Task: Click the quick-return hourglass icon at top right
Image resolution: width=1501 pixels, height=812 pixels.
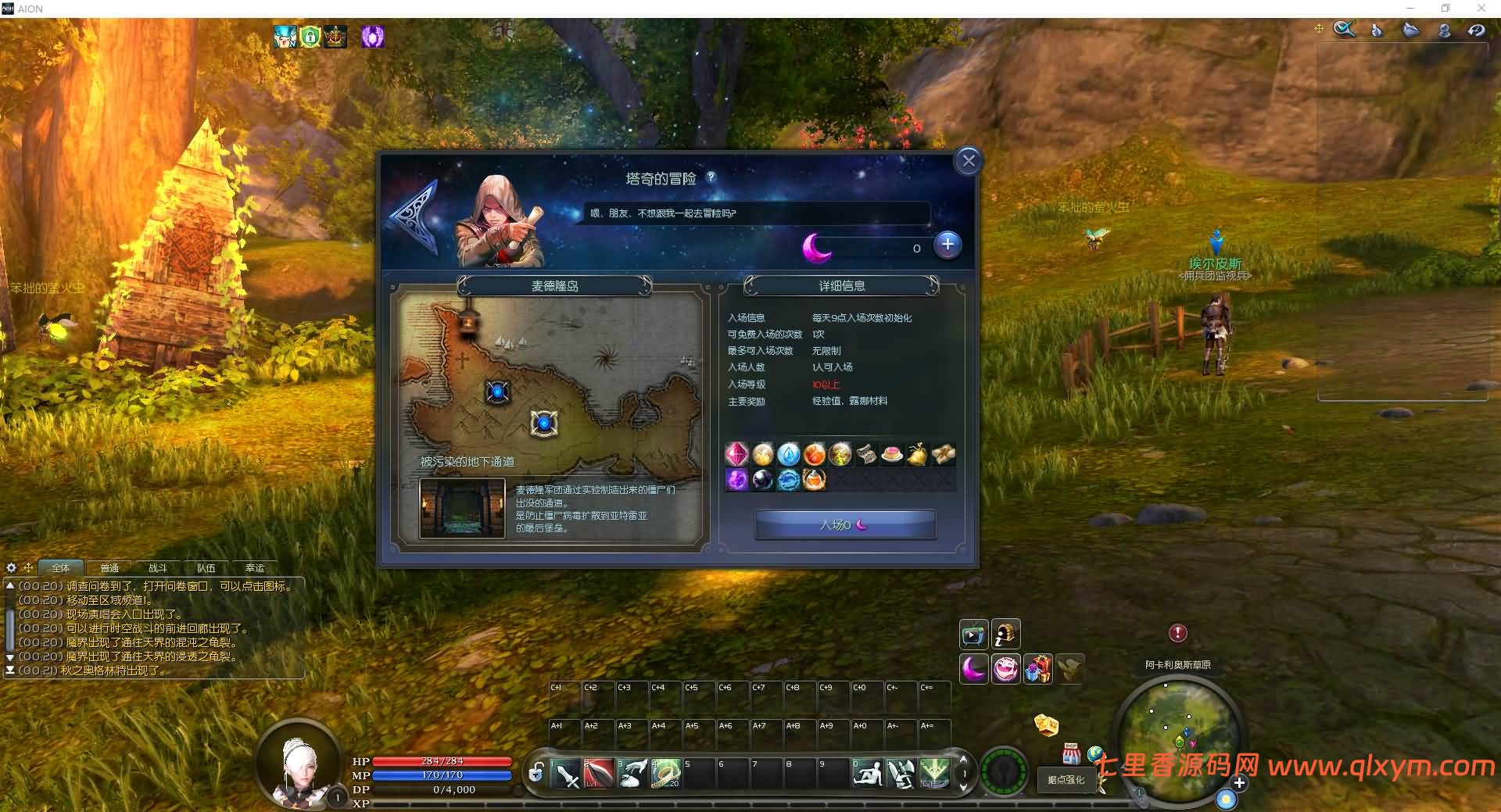Action: (x=1477, y=29)
